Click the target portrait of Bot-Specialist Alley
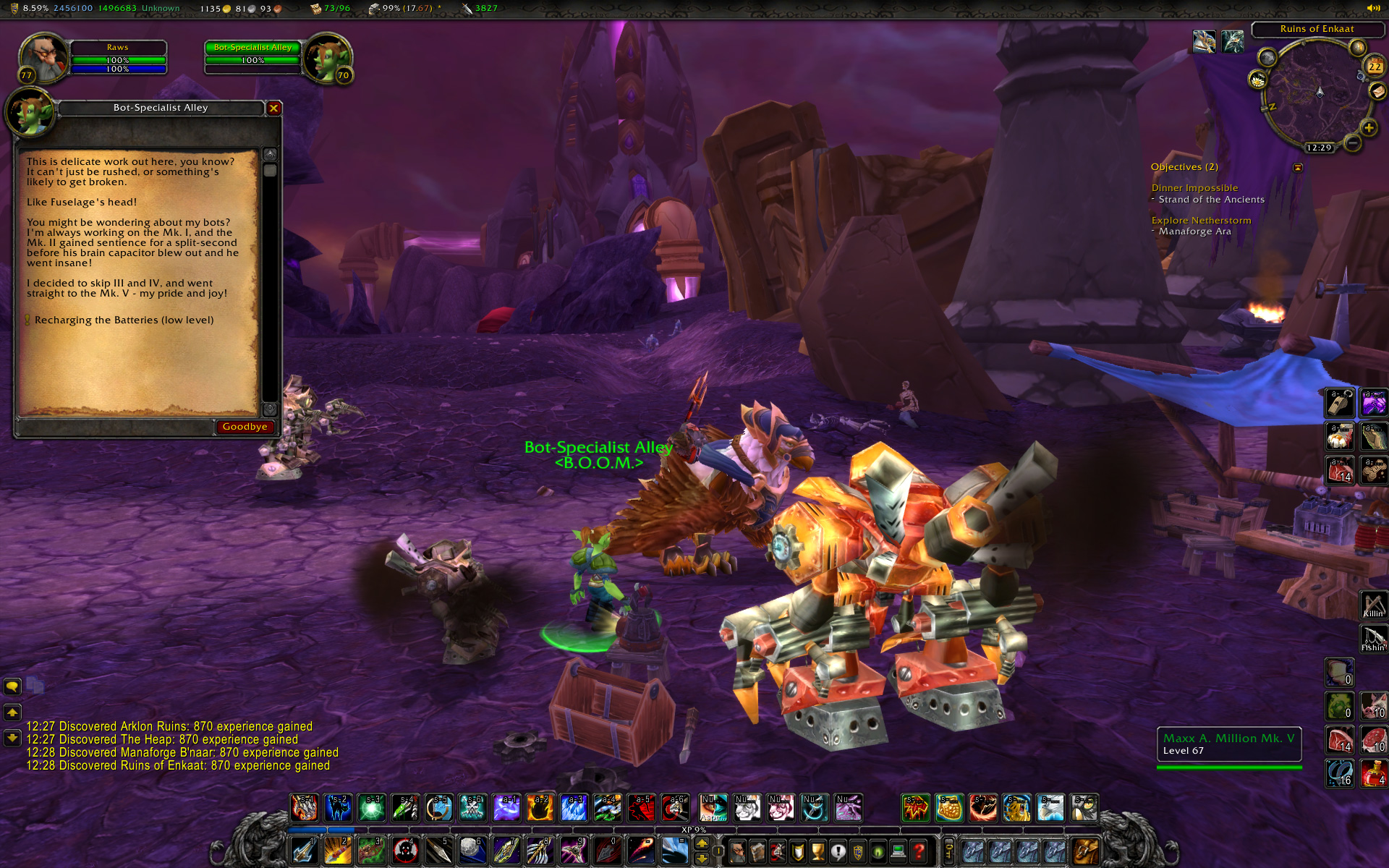Image resolution: width=1389 pixels, height=868 pixels. pyautogui.click(x=327, y=56)
